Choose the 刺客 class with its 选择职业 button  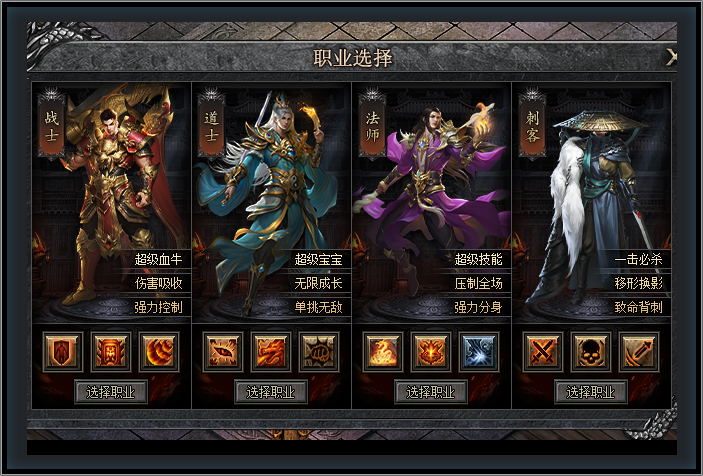tap(591, 391)
